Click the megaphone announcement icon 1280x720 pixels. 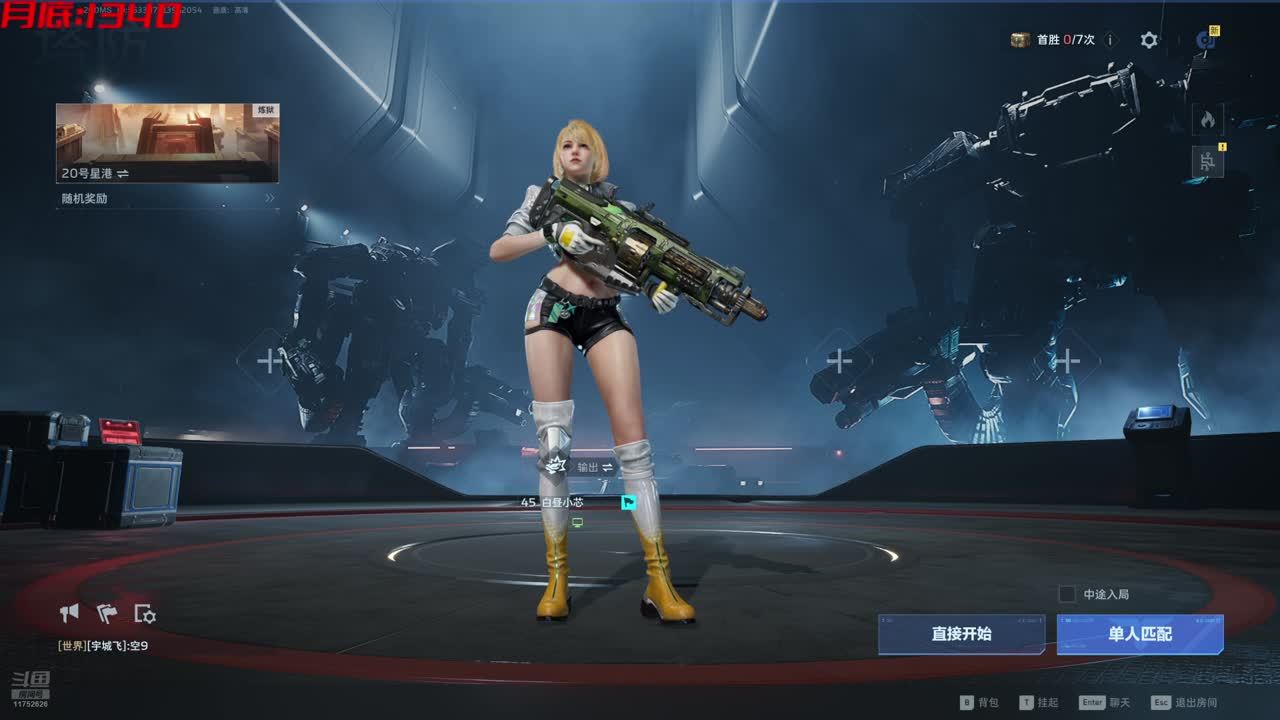[x=69, y=613]
